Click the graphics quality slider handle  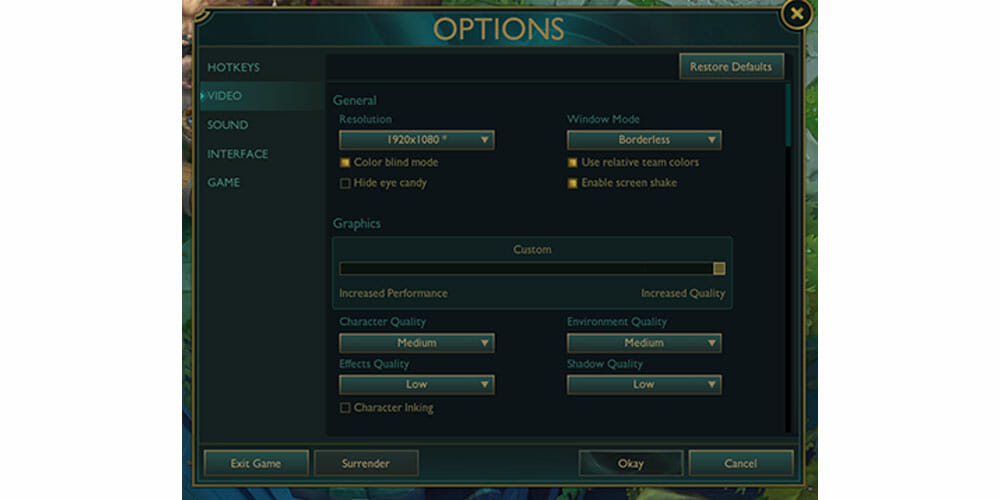coord(719,268)
